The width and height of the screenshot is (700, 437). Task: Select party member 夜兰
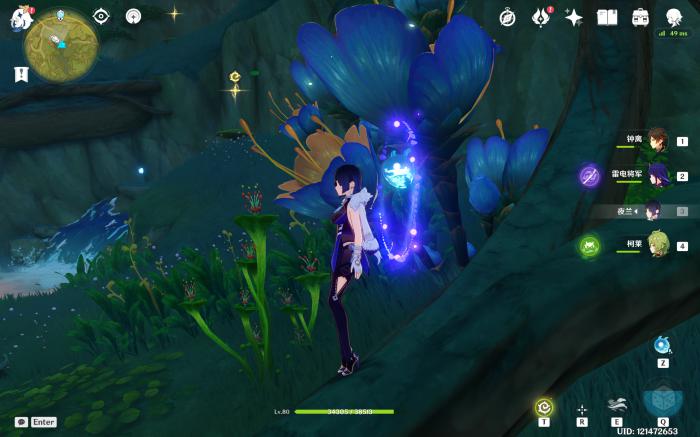pos(652,210)
